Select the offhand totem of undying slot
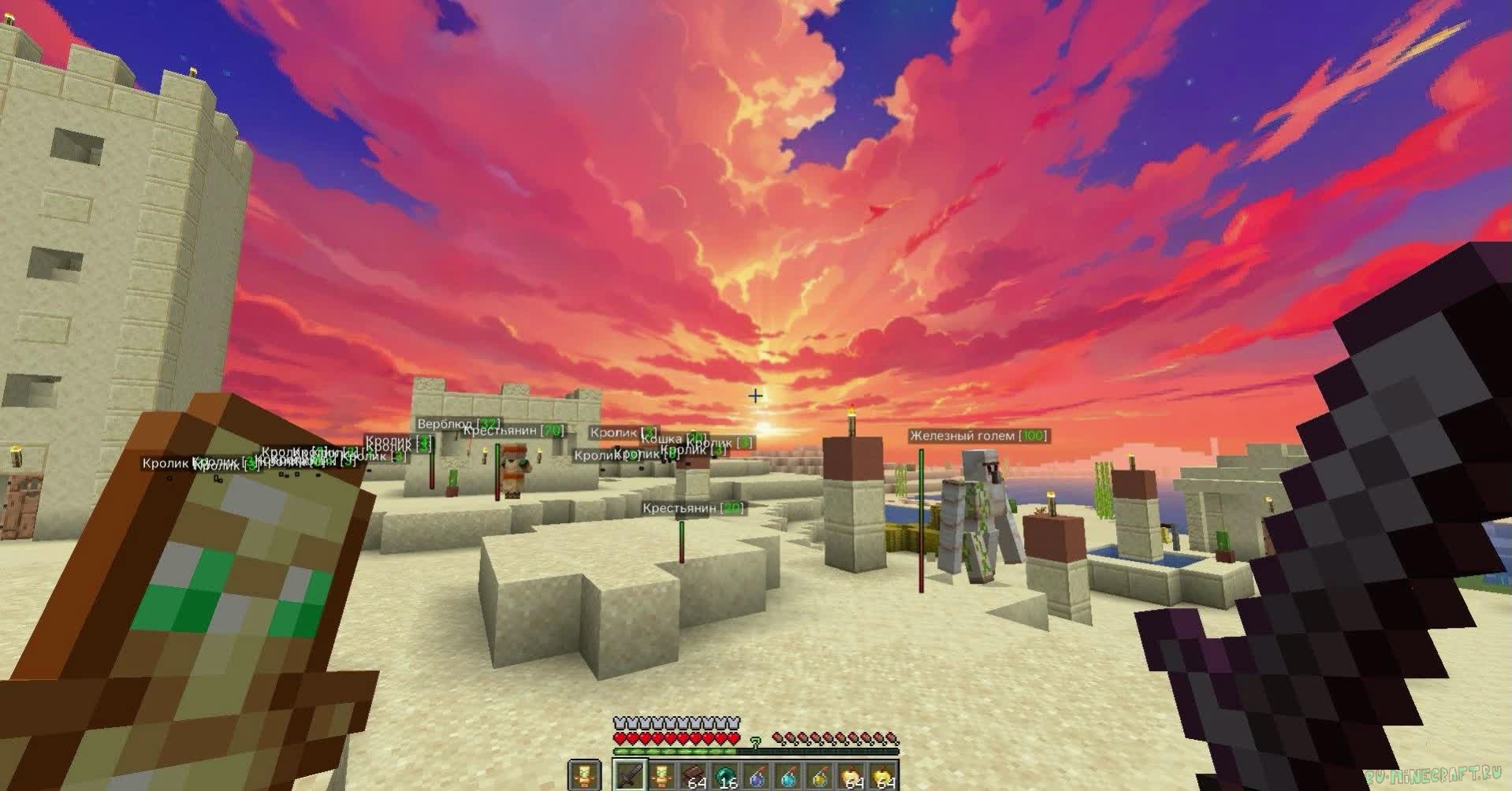Screen dimensions: 1512x791 583,775
